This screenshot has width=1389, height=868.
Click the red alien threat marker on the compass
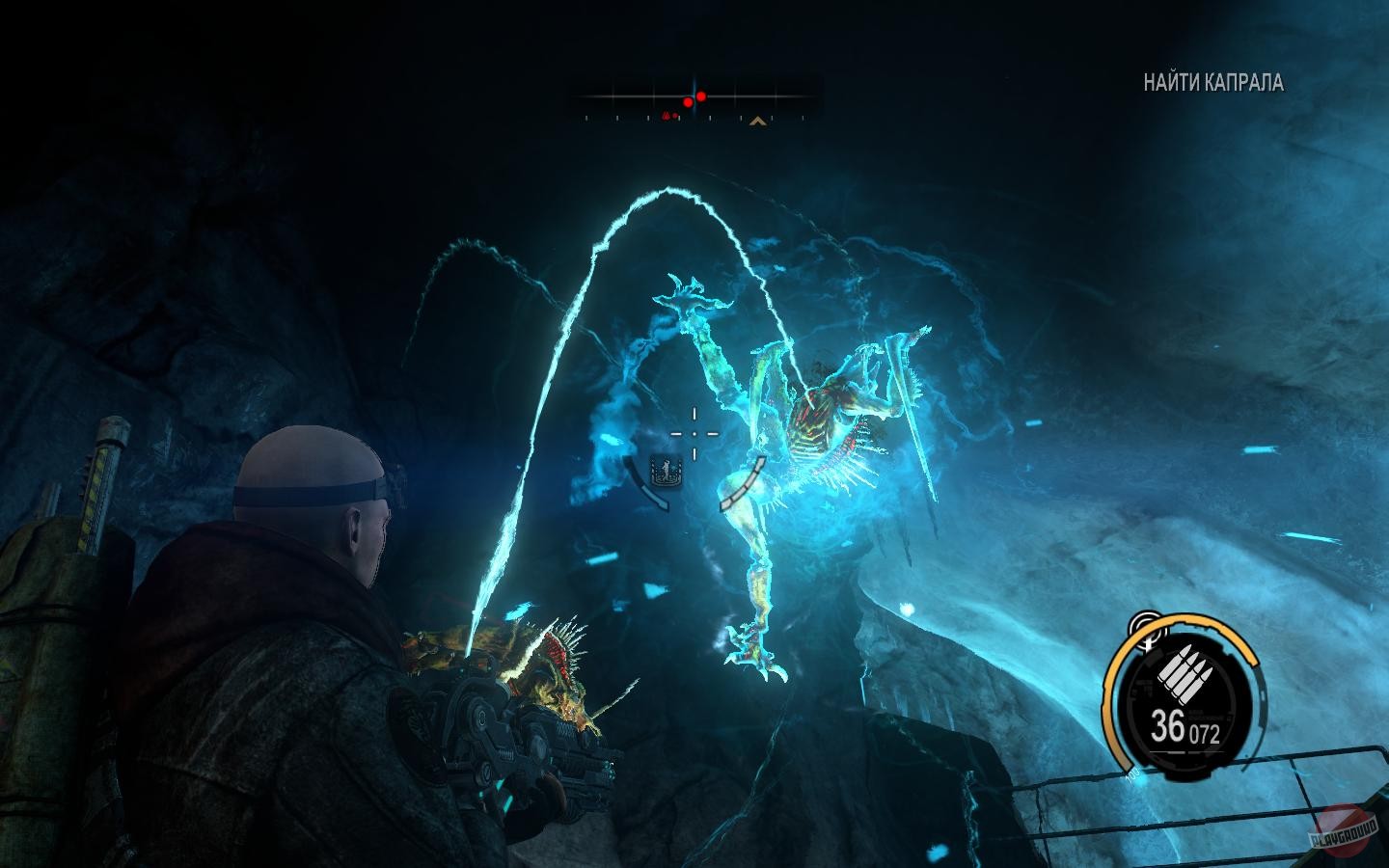[667, 116]
